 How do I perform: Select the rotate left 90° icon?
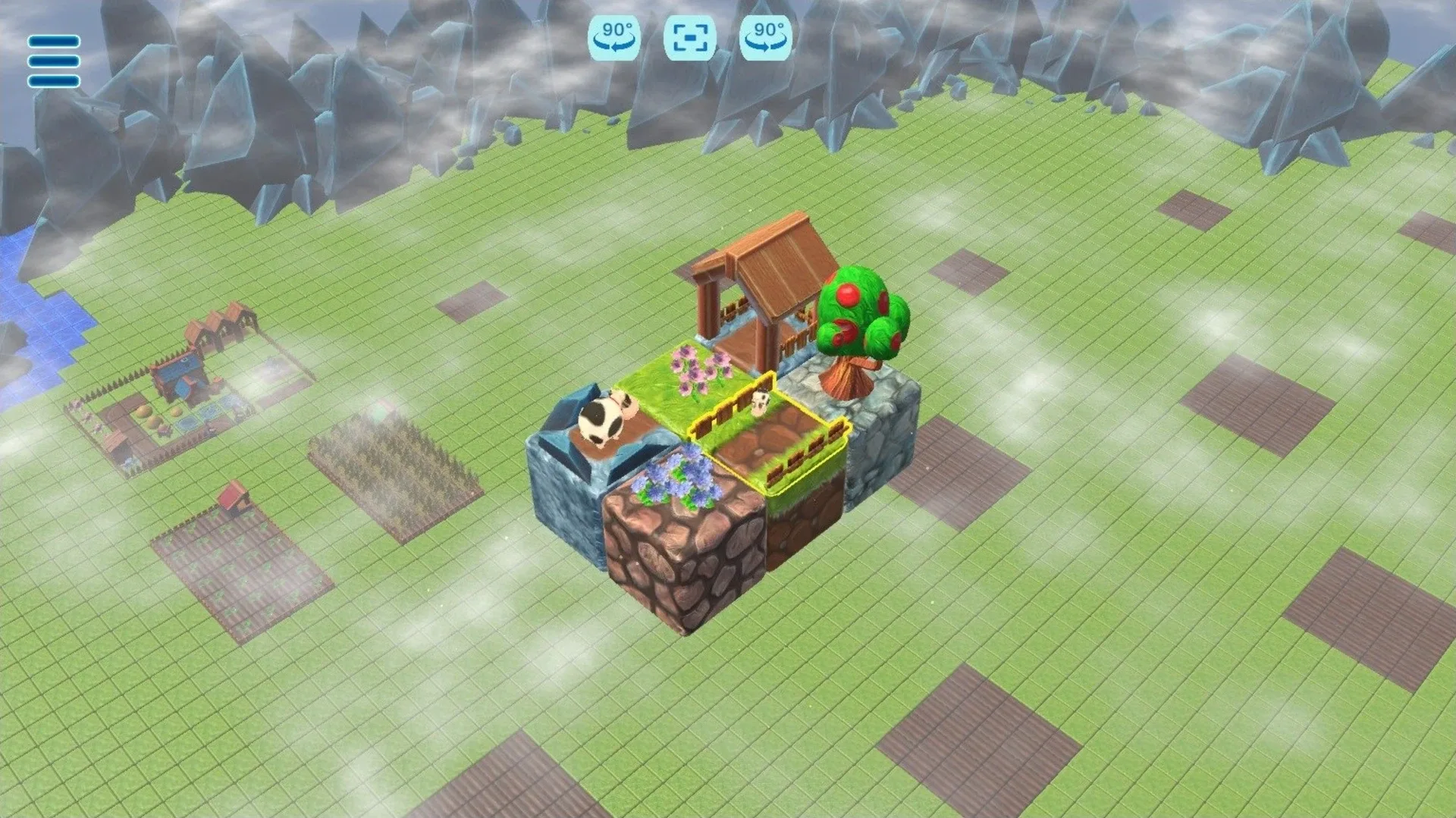614,36
